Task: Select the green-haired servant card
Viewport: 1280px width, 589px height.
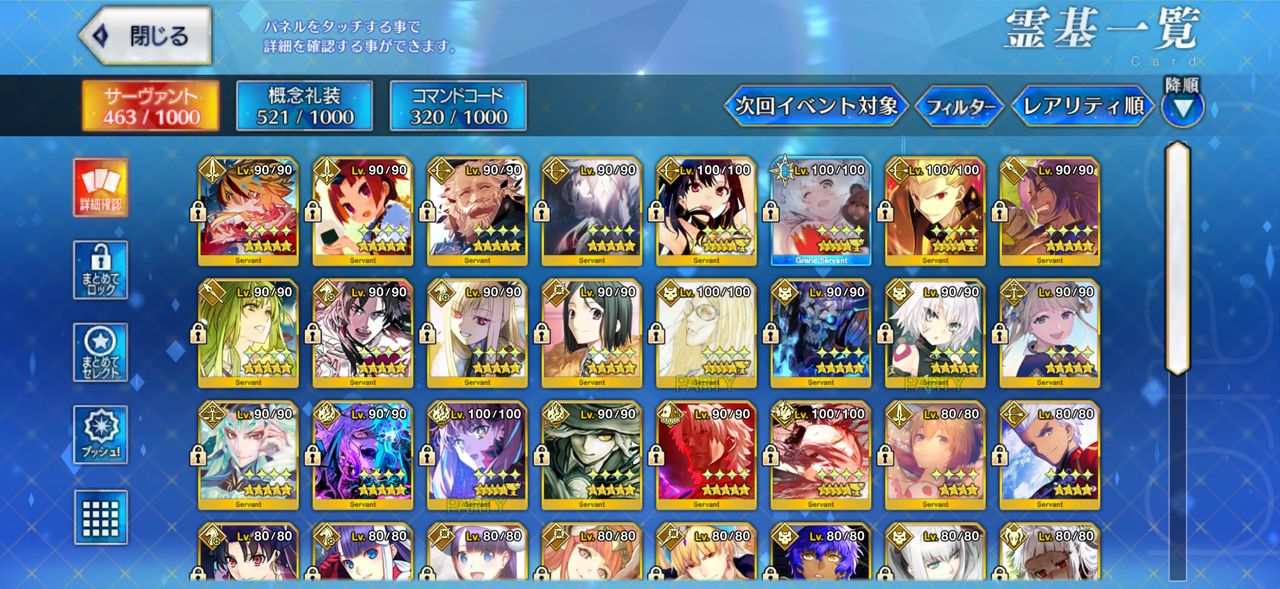Action: click(x=248, y=333)
